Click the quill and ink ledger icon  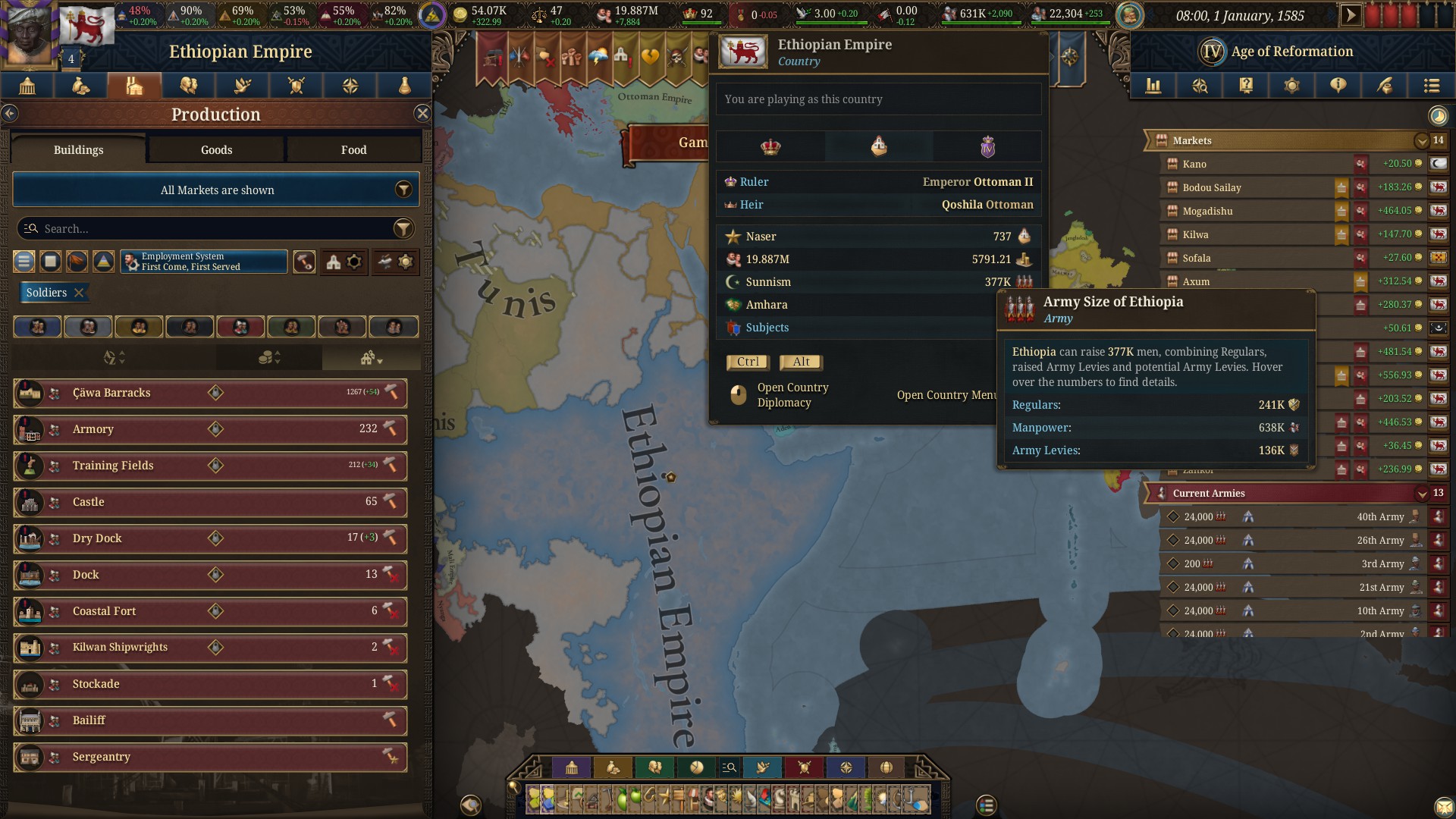(1384, 86)
